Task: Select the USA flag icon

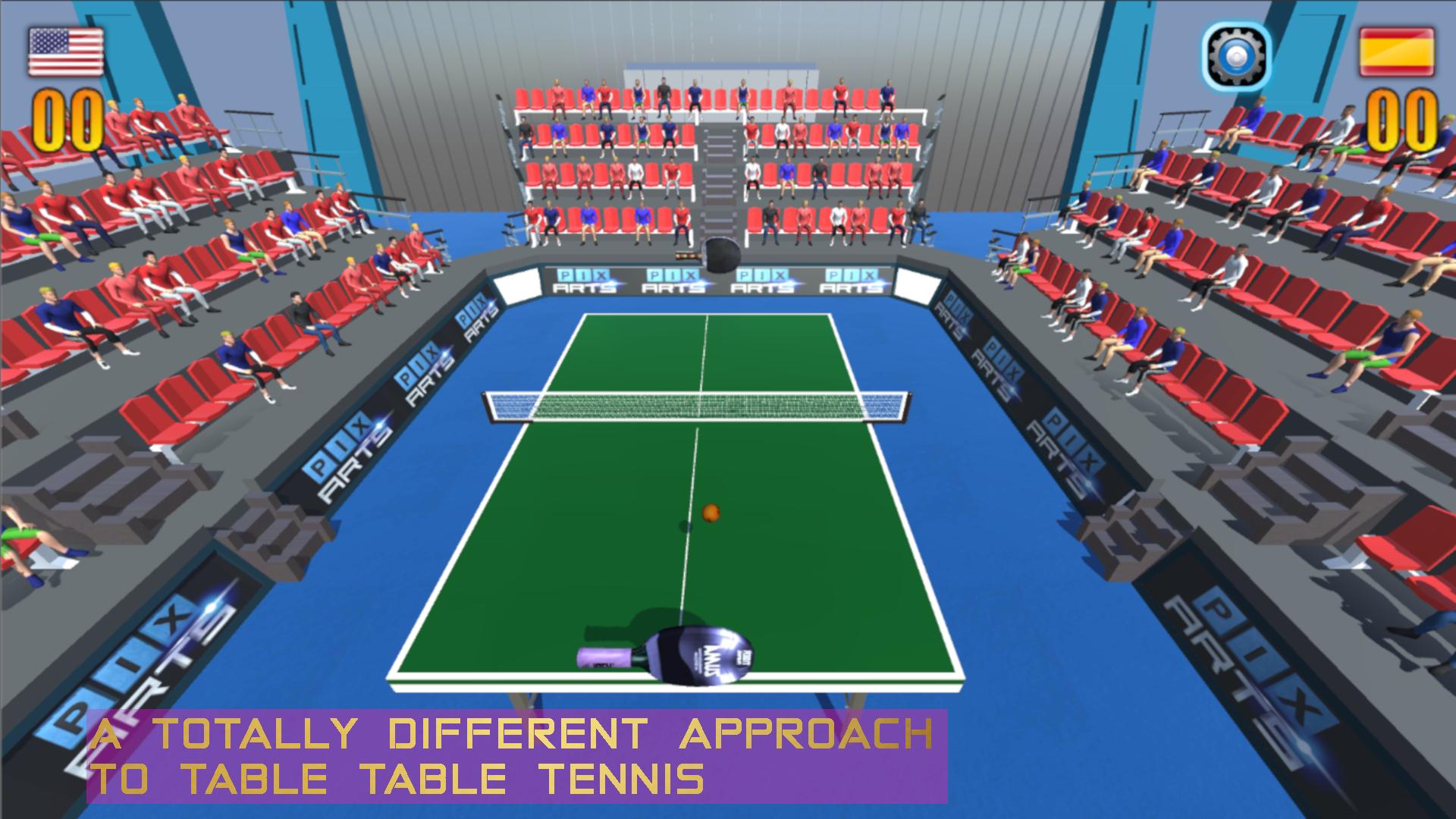Action: pos(67,50)
